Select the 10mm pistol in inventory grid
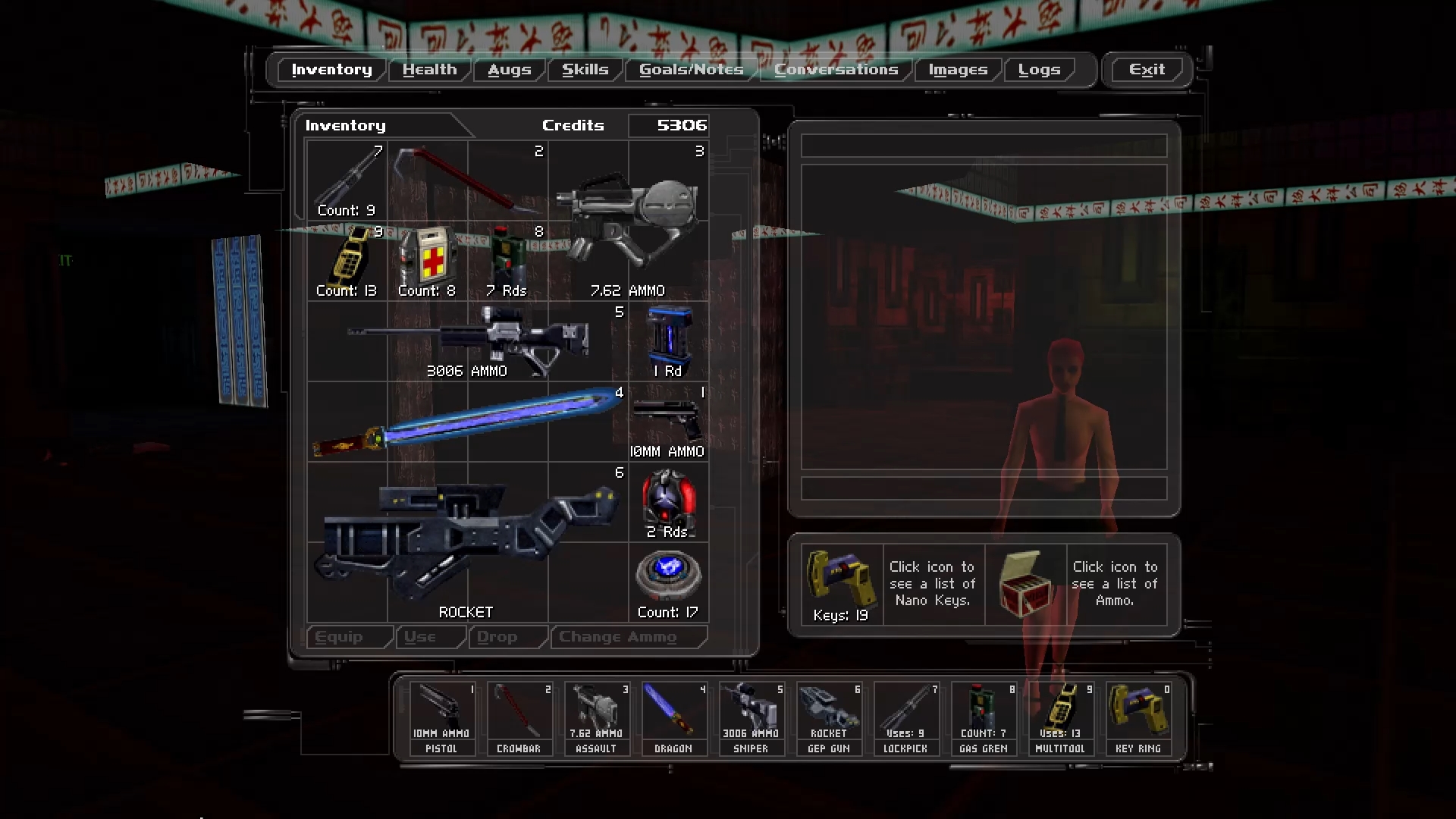 click(x=667, y=422)
